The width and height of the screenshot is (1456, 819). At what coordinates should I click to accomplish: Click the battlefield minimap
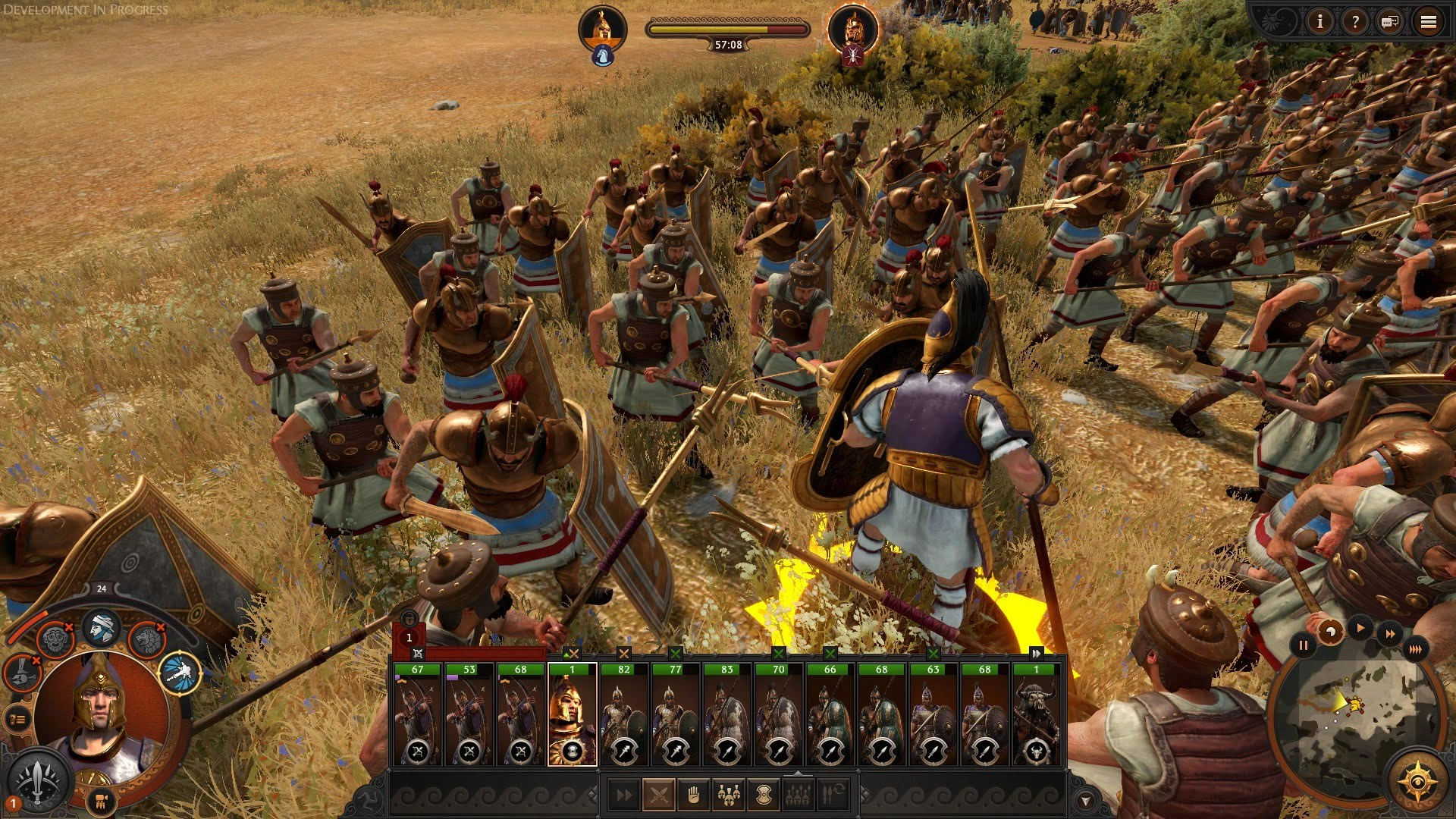(x=1354, y=718)
